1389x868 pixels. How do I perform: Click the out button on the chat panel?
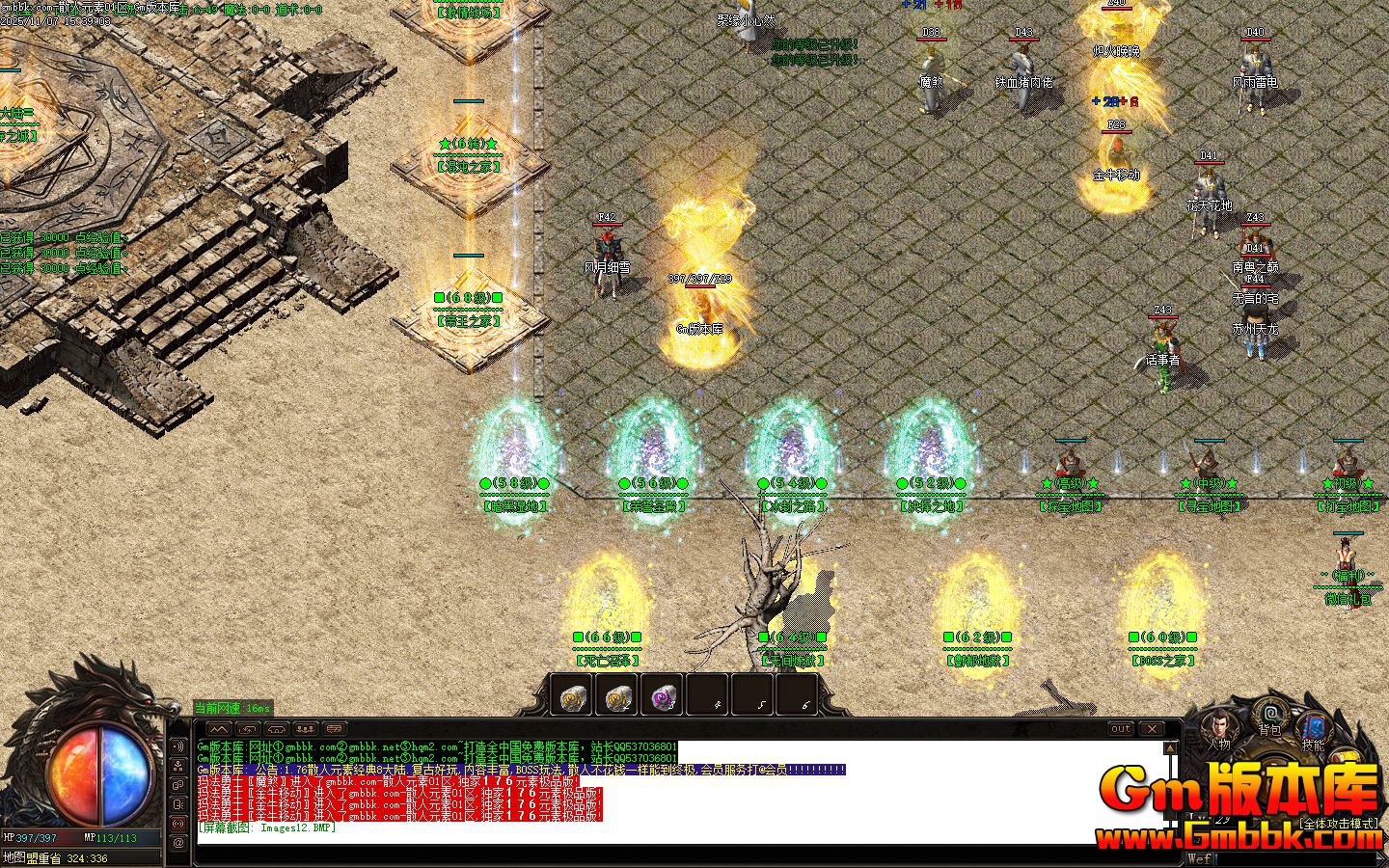click(x=1122, y=728)
